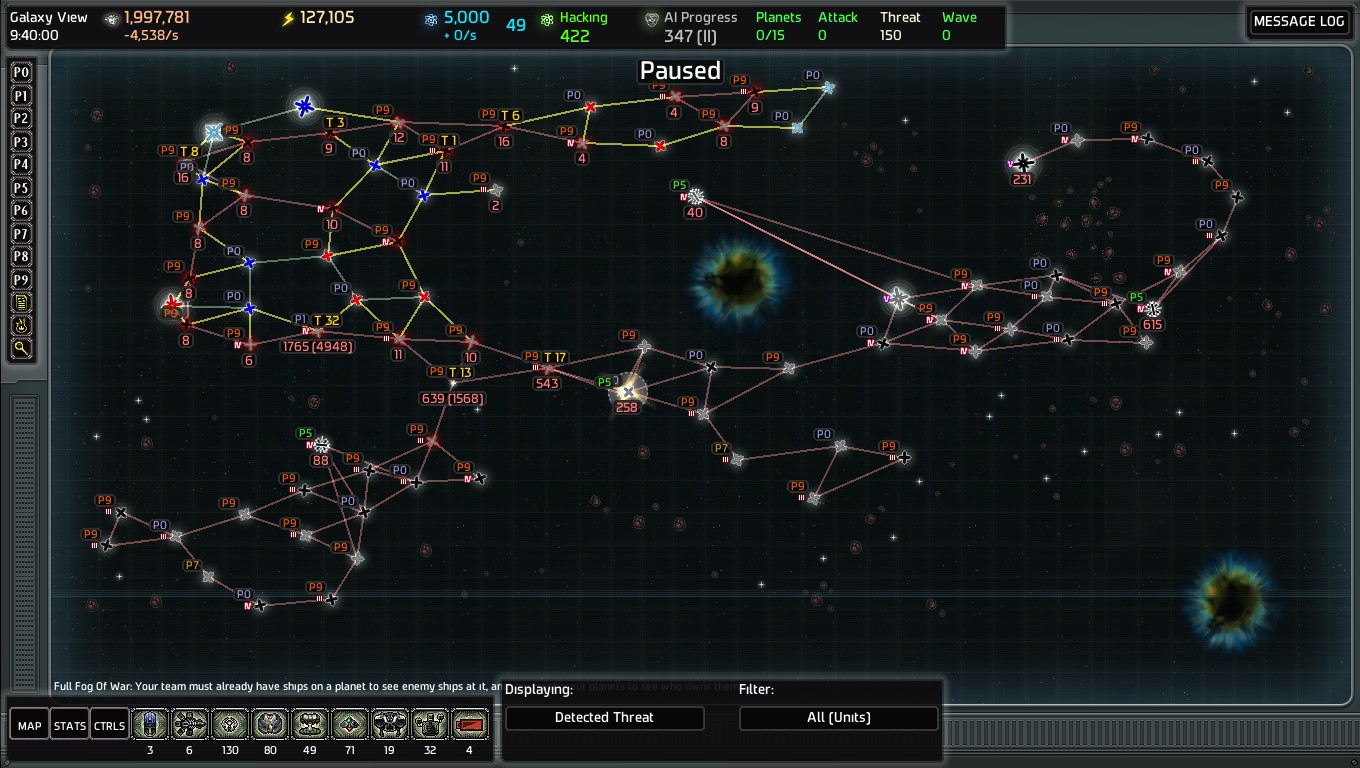1360x768 pixels.
Task: Click the P3 priority button
Action: (21, 141)
